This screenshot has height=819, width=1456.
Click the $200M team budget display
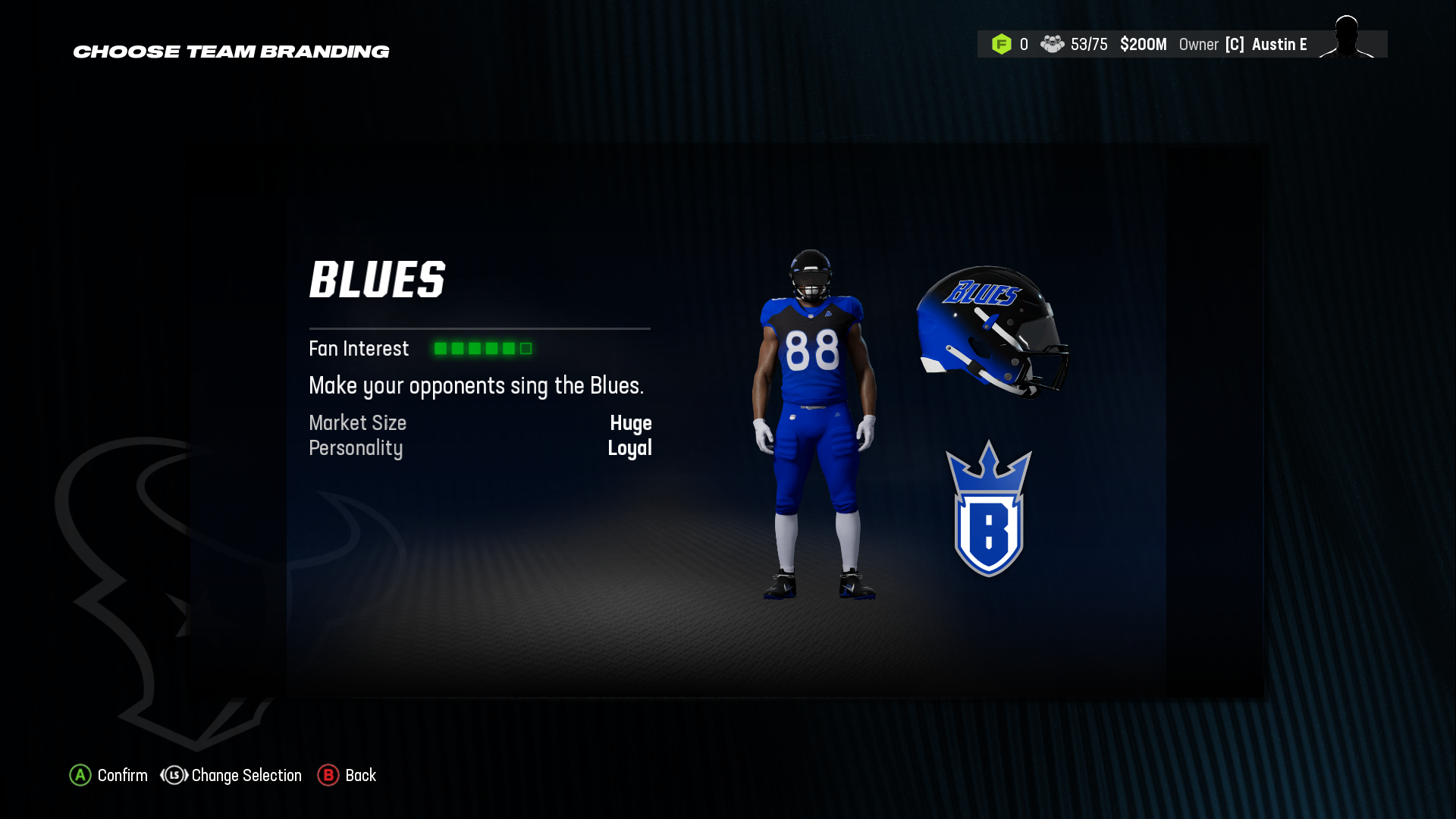[x=1144, y=44]
